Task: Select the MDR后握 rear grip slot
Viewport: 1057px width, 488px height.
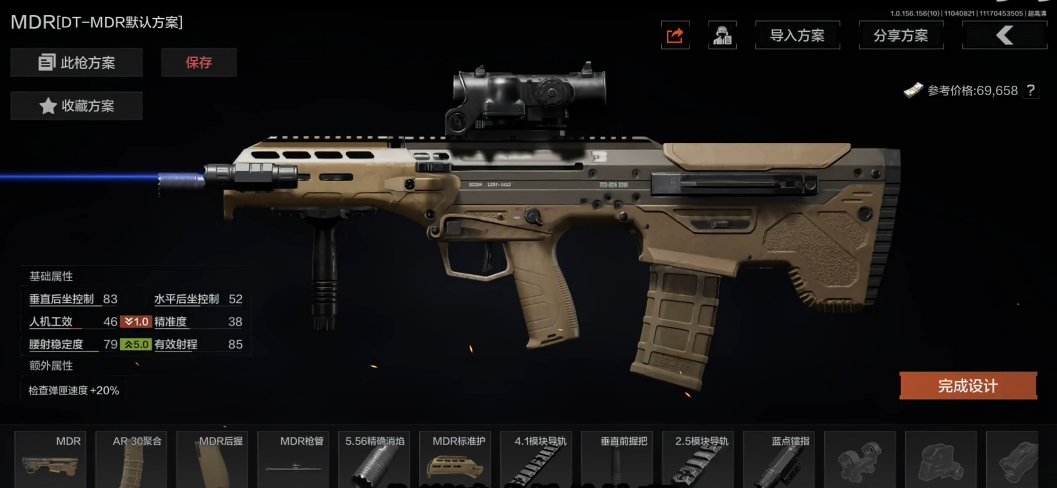Action: [212, 460]
